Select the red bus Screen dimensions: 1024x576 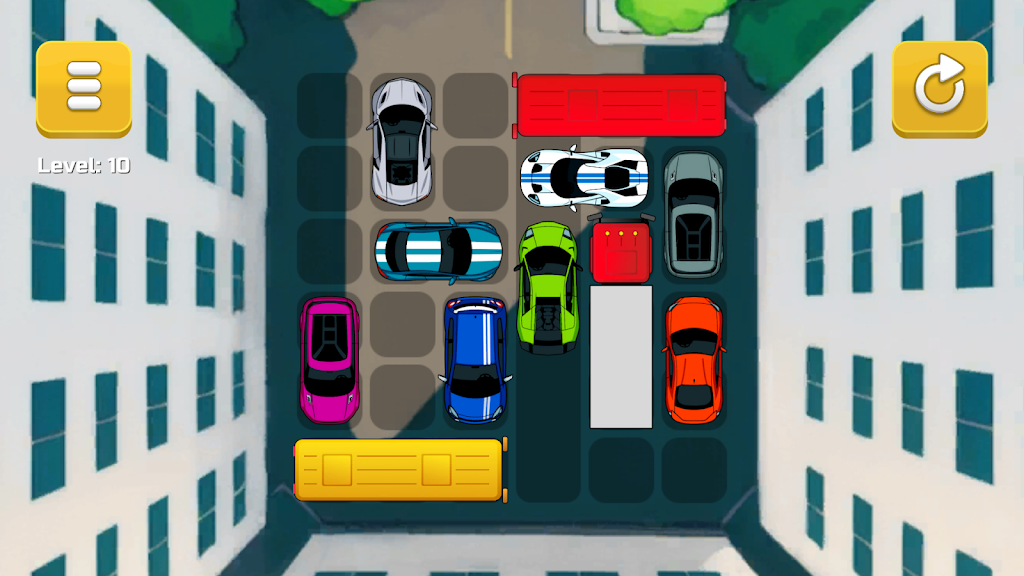[x=620, y=105]
